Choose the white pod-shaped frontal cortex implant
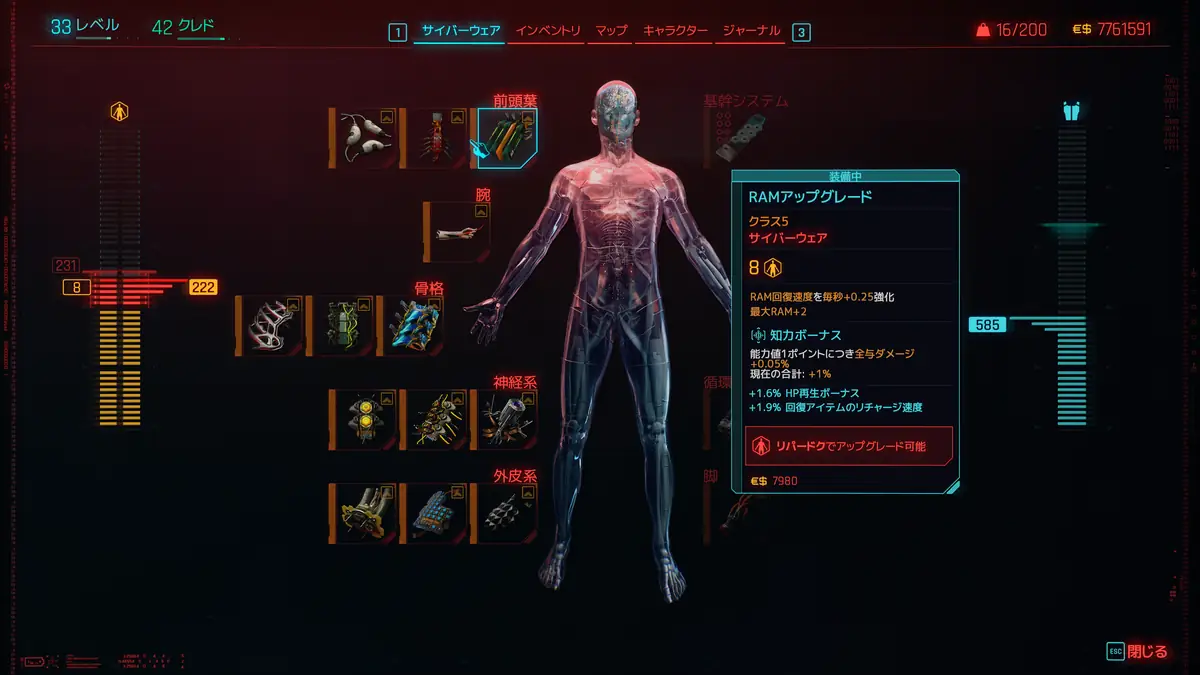The height and width of the screenshot is (675, 1200). [363, 138]
